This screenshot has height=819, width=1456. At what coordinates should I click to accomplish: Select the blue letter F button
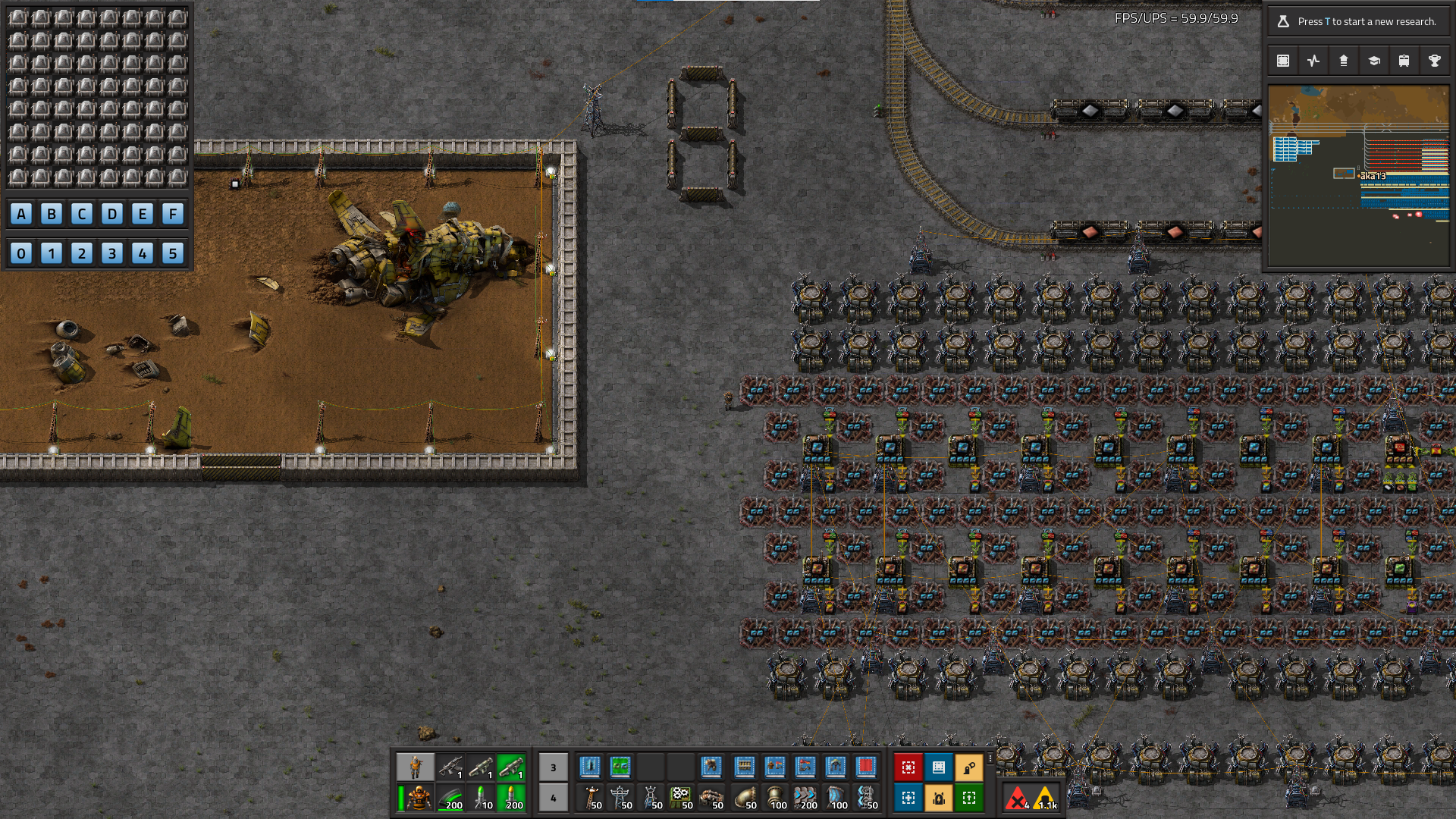pos(173,214)
